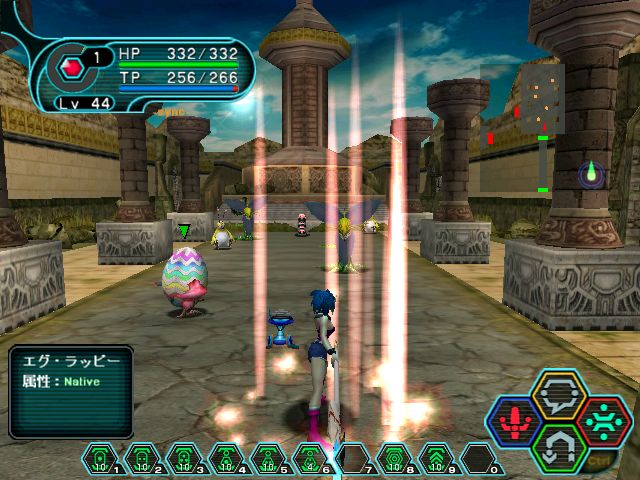This screenshot has height=480, width=640.
Task: Select hotbar slot 3 item
Action: coord(184,458)
